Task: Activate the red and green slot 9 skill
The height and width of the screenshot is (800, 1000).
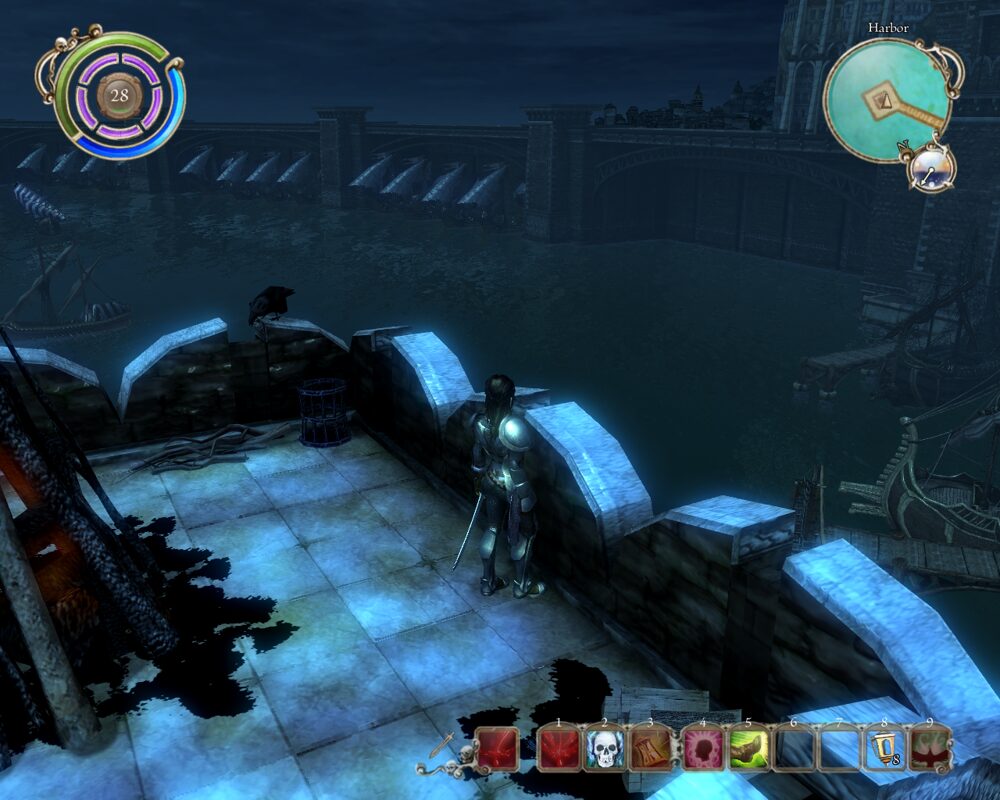Action: pyautogui.click(x=930, y=748)
